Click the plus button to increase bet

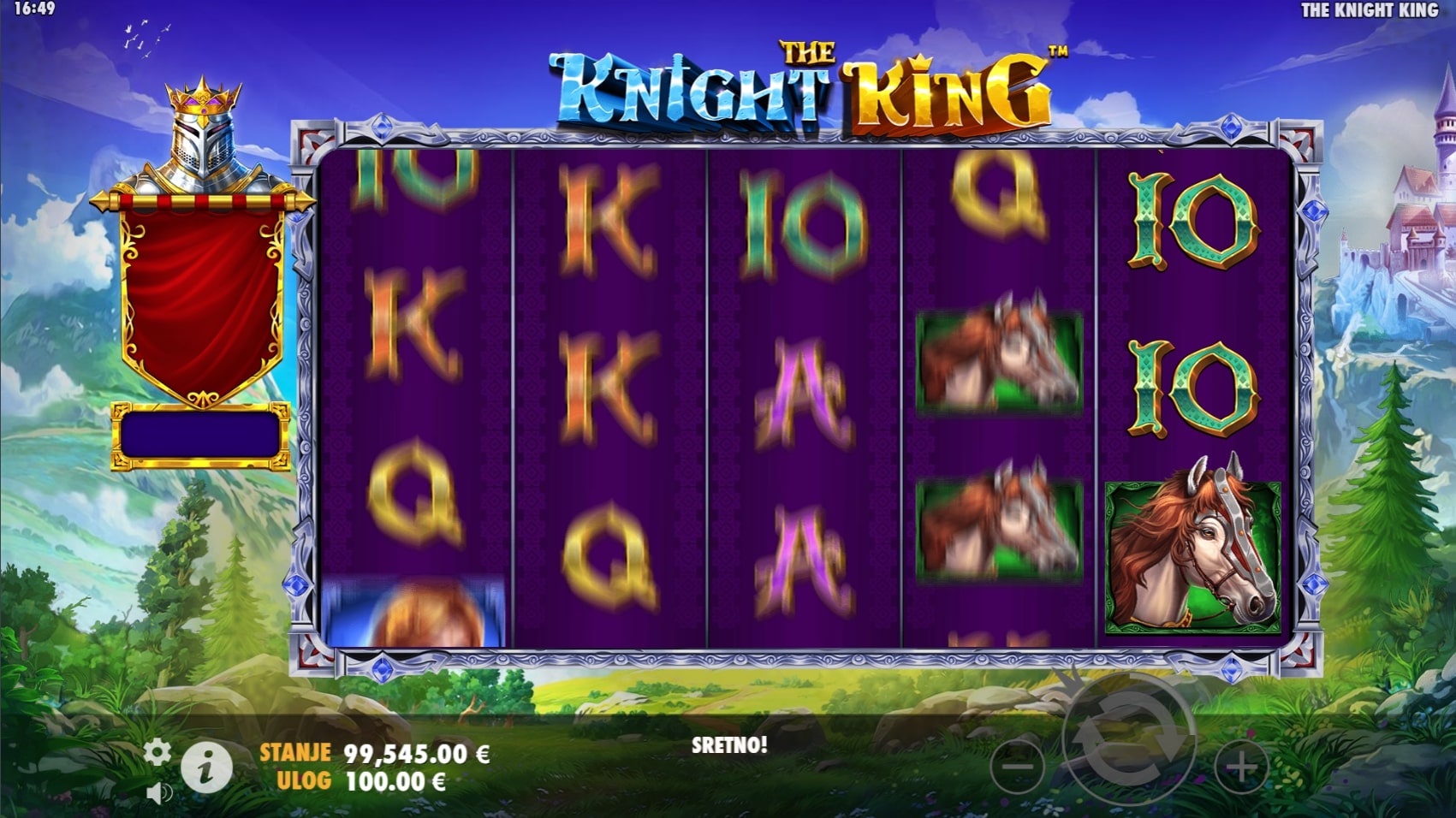[1240, 767]
